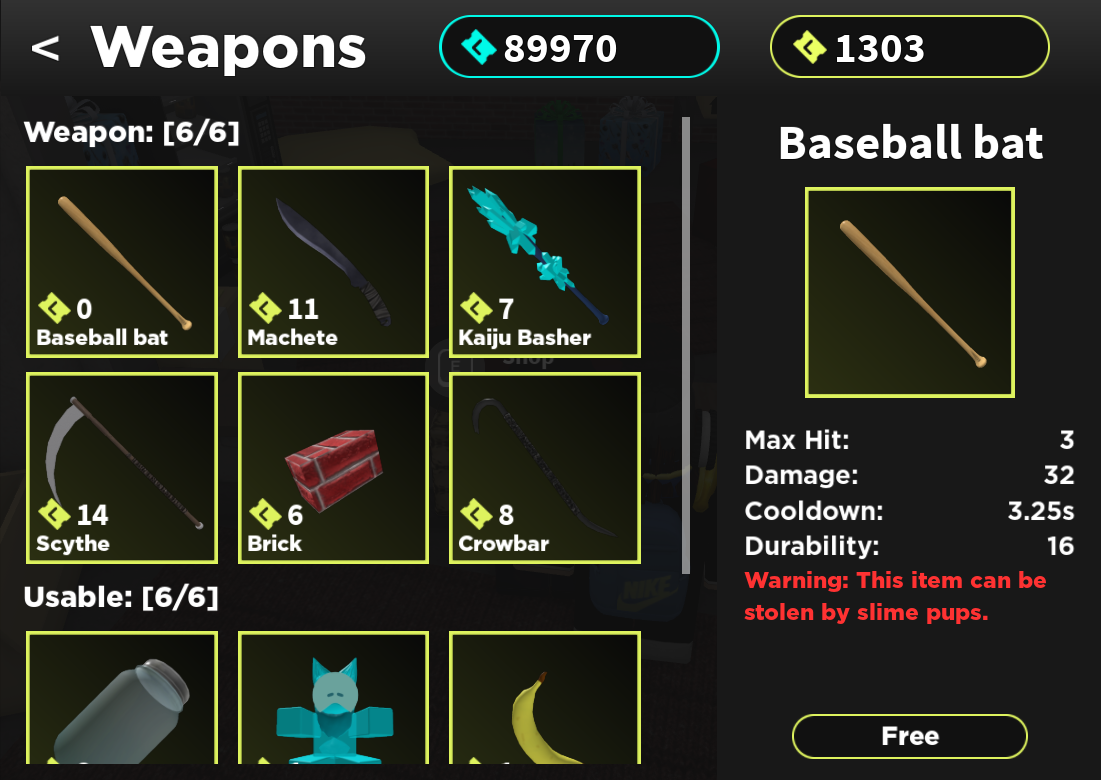Pick the Kaiju Basher weapon tile
The image size is (1101, 780).
click(x=544, y=262)
